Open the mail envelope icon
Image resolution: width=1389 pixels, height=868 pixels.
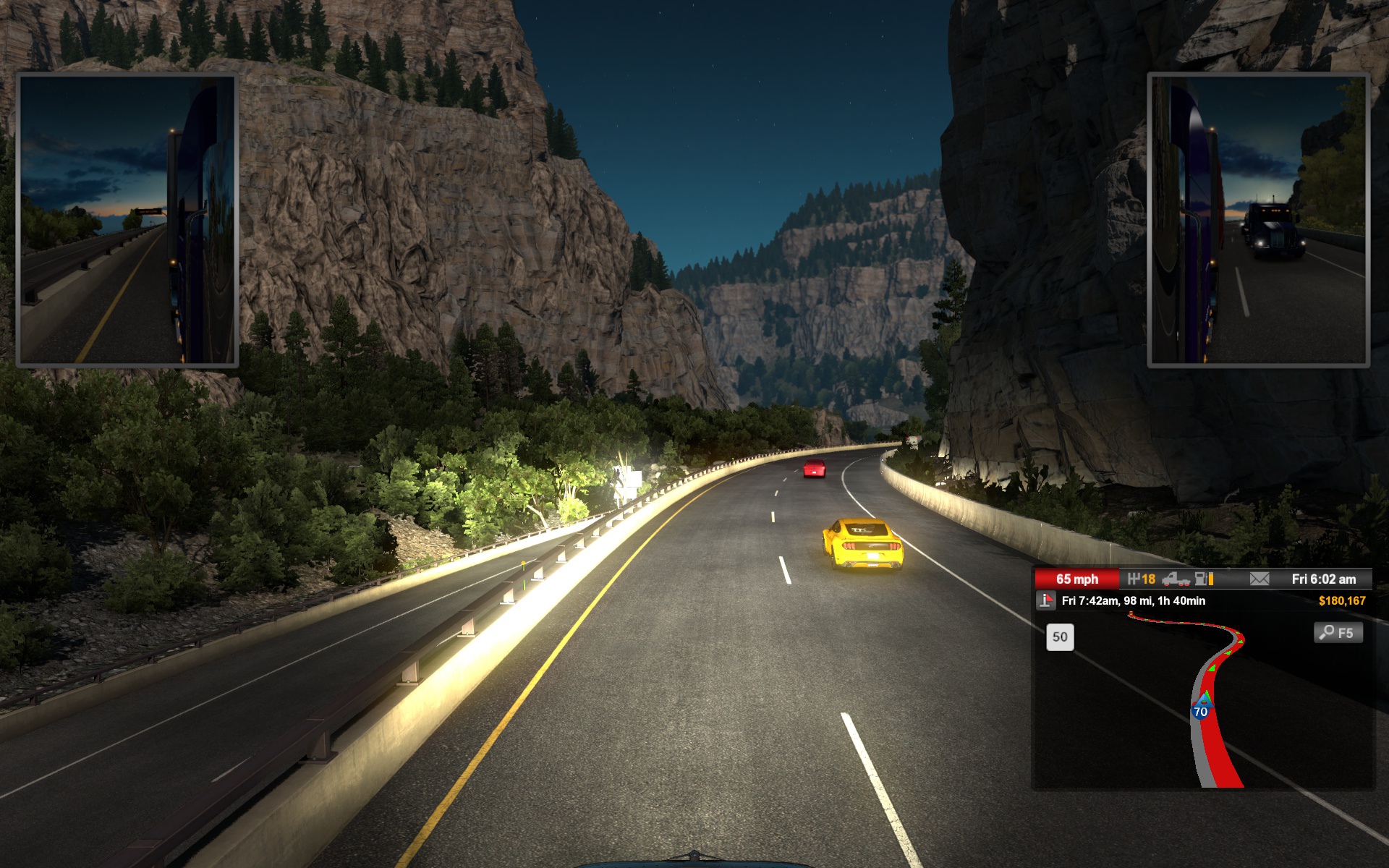coord(1259,579)
